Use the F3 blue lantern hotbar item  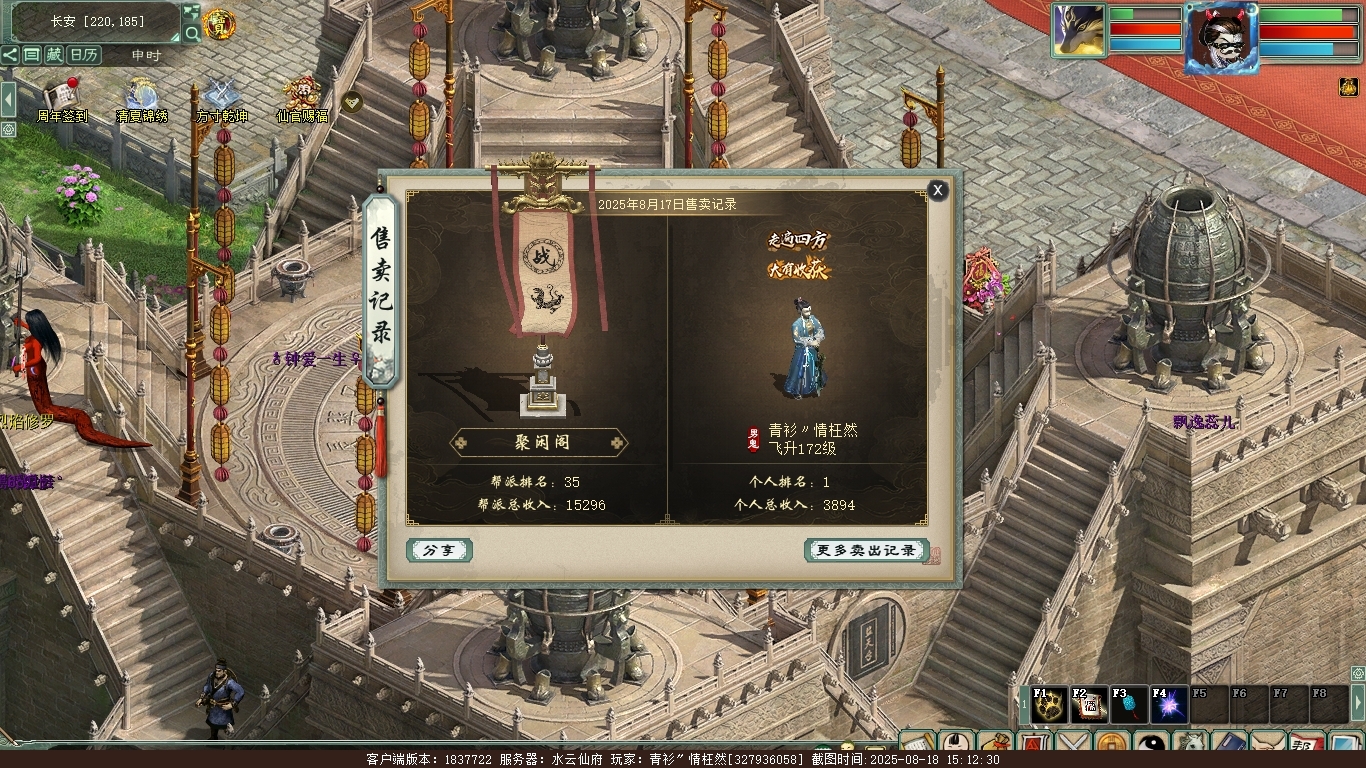[1128, 706]
